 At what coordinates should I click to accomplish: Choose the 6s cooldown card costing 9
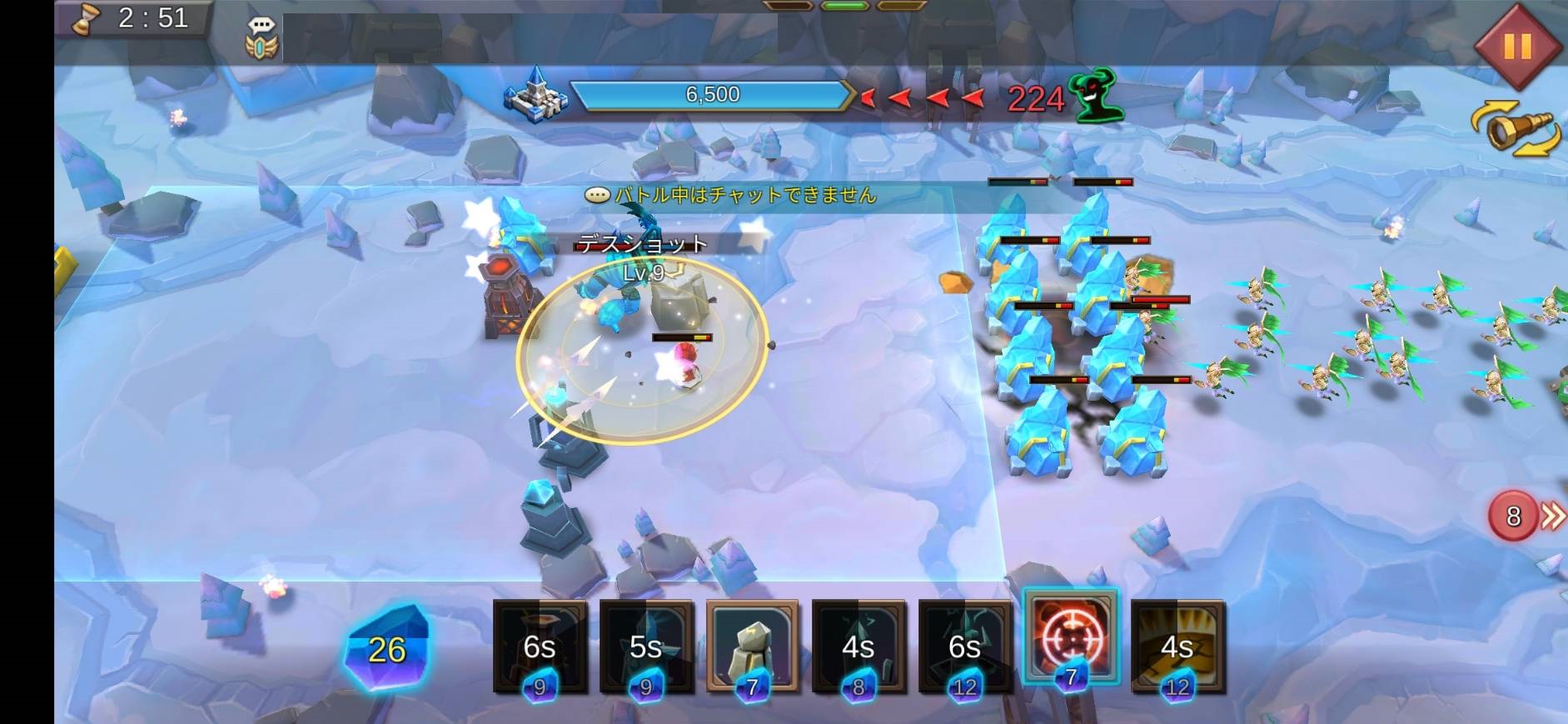click(540, 647)
